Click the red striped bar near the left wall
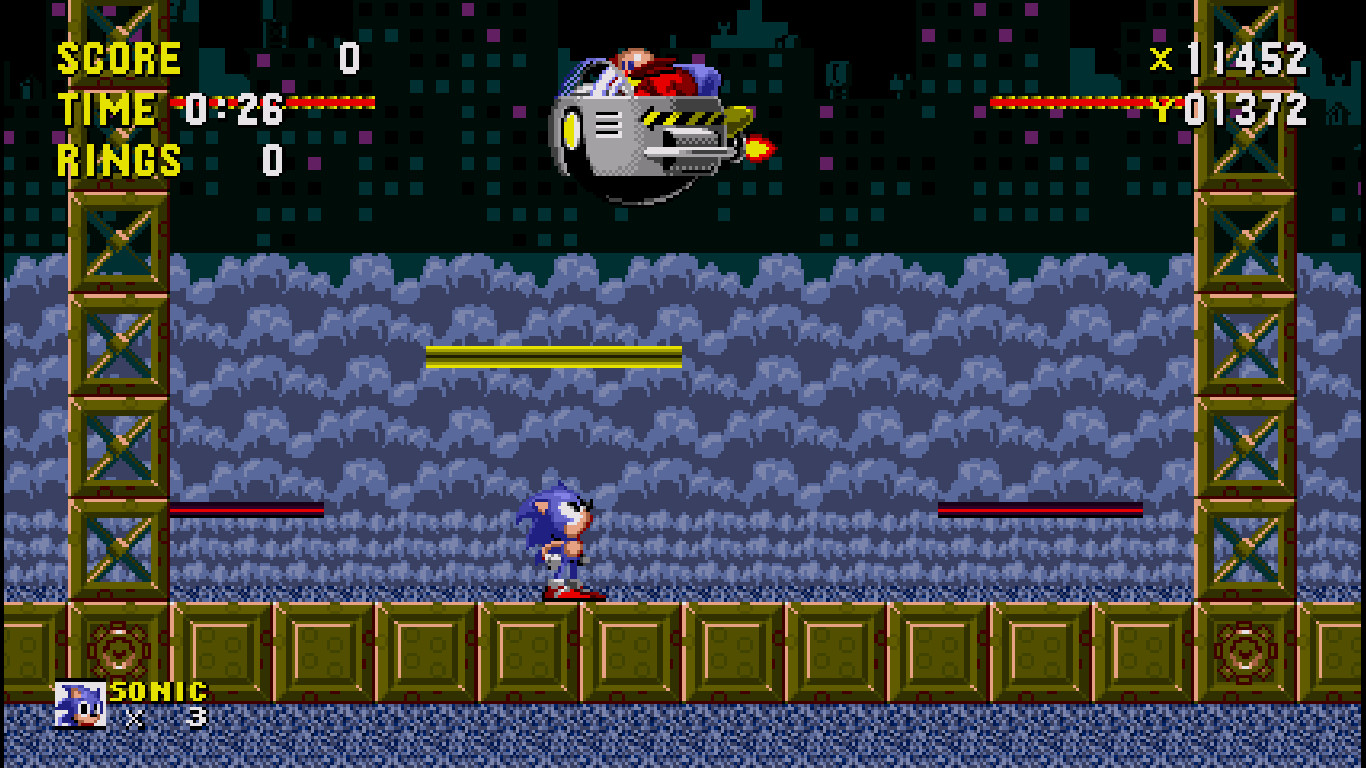The height and width of the screenshot is (768, 1366). coord(245,511)
